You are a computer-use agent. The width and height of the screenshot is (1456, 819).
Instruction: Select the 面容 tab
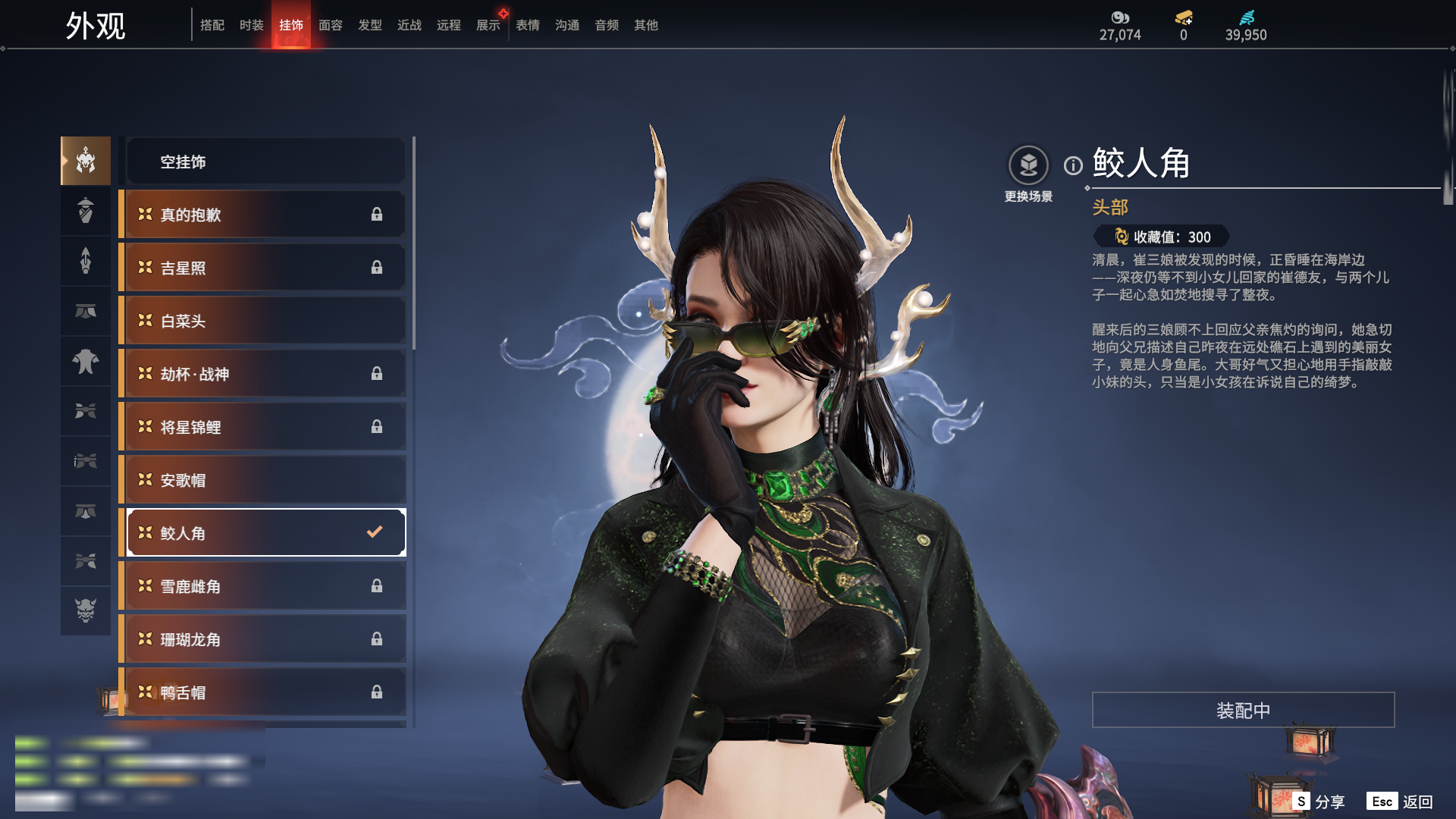coord(330,25)
